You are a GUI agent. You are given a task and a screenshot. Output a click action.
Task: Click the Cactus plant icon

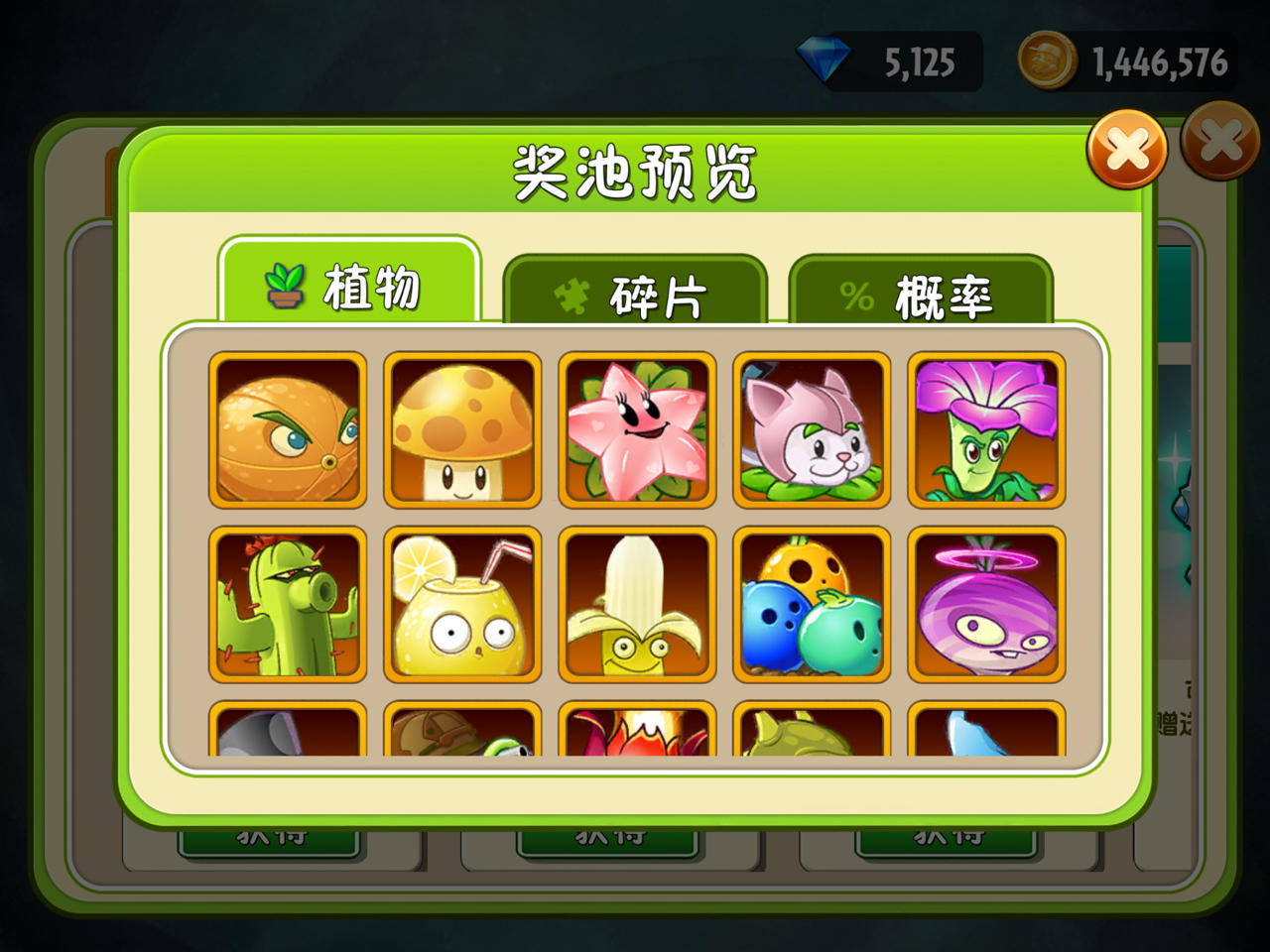click(x=287, y=604)
